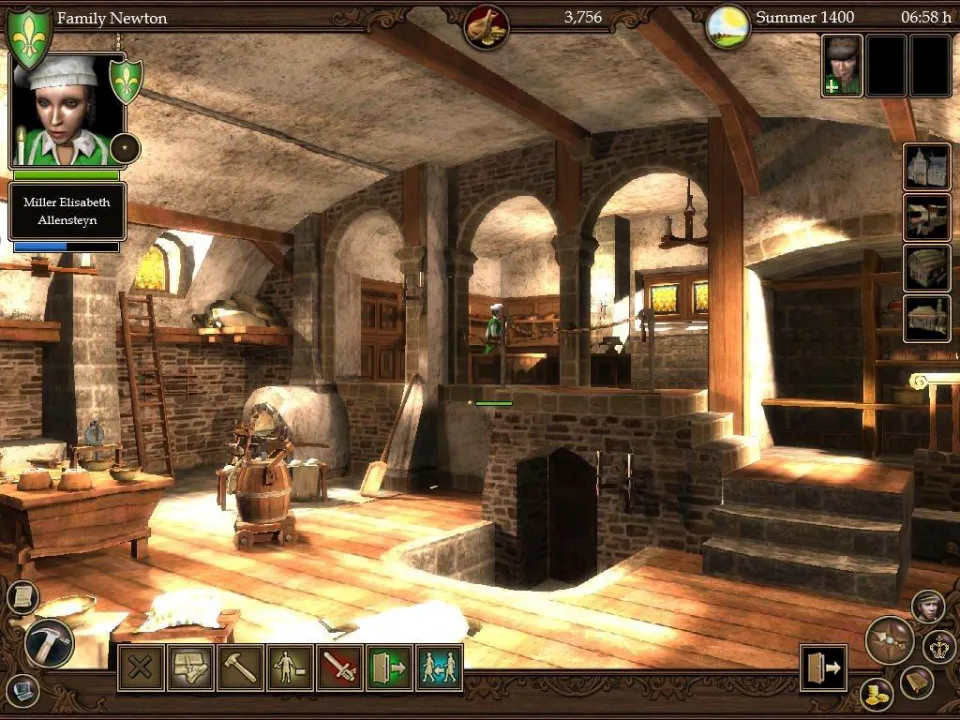The width and height of the screenshot is (960, 720).
Task: Click the green door exit action
Action: click(389, 668)
